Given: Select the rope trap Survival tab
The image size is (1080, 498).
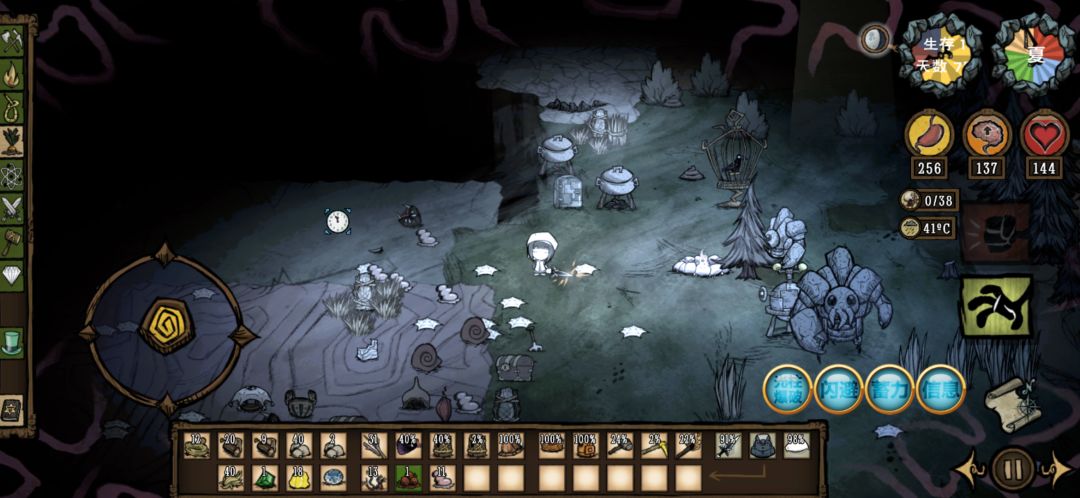Looking at the screenshot, I should point(12,107).
